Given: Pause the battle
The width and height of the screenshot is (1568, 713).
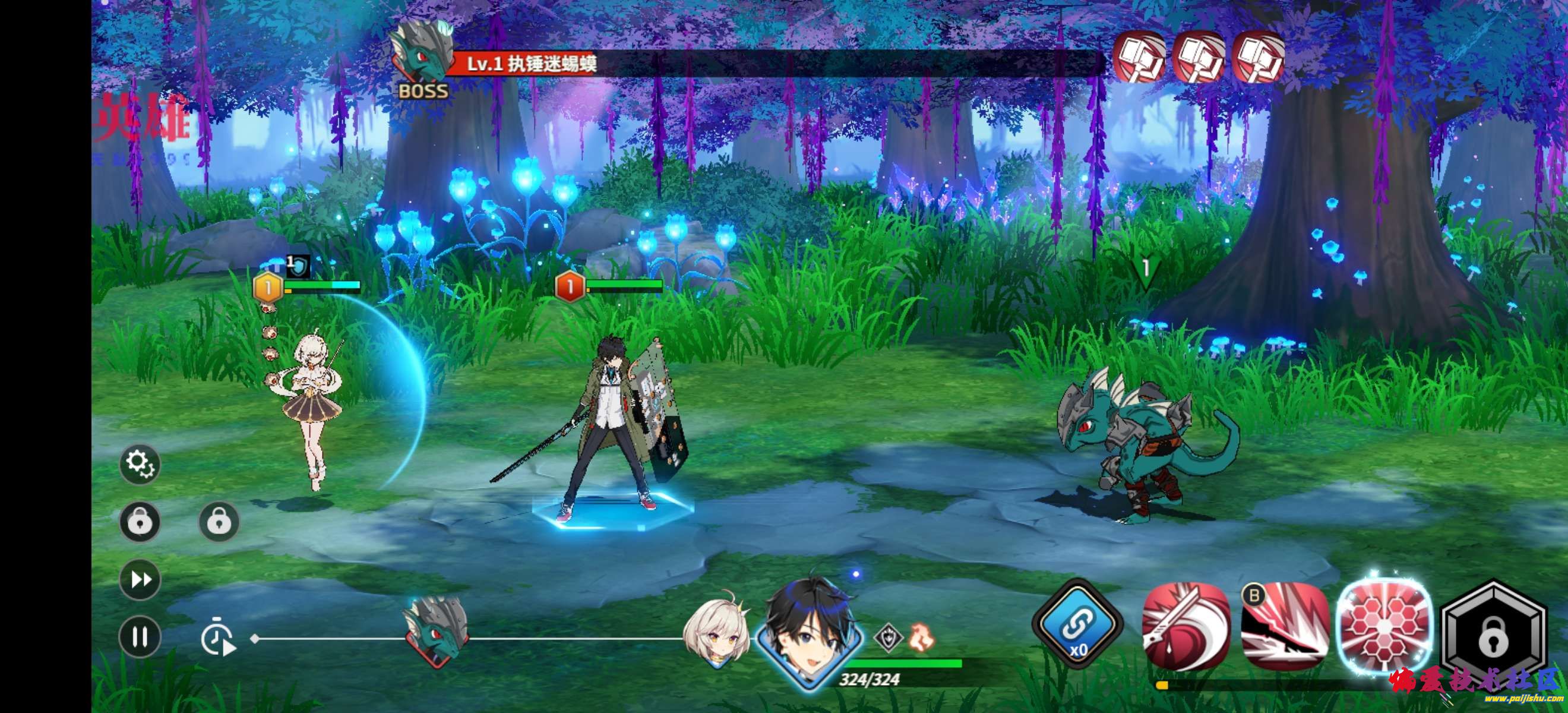Looking at the screenshot, I should (140, 637).
